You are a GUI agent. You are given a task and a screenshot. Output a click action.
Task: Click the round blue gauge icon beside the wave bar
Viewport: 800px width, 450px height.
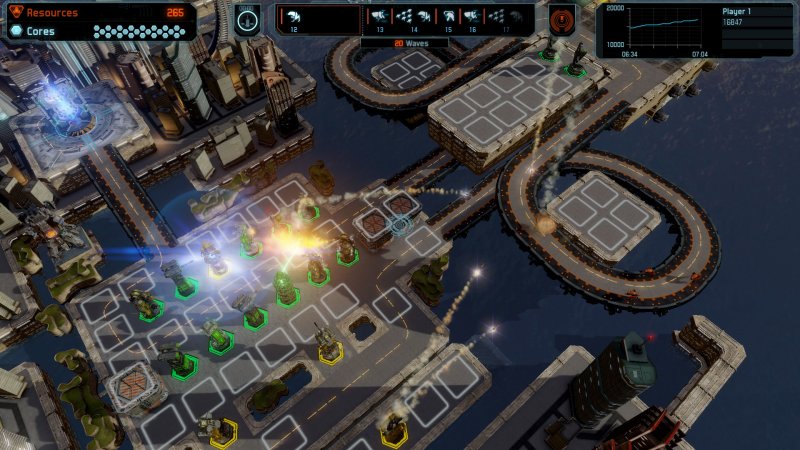tap(248, 20)
